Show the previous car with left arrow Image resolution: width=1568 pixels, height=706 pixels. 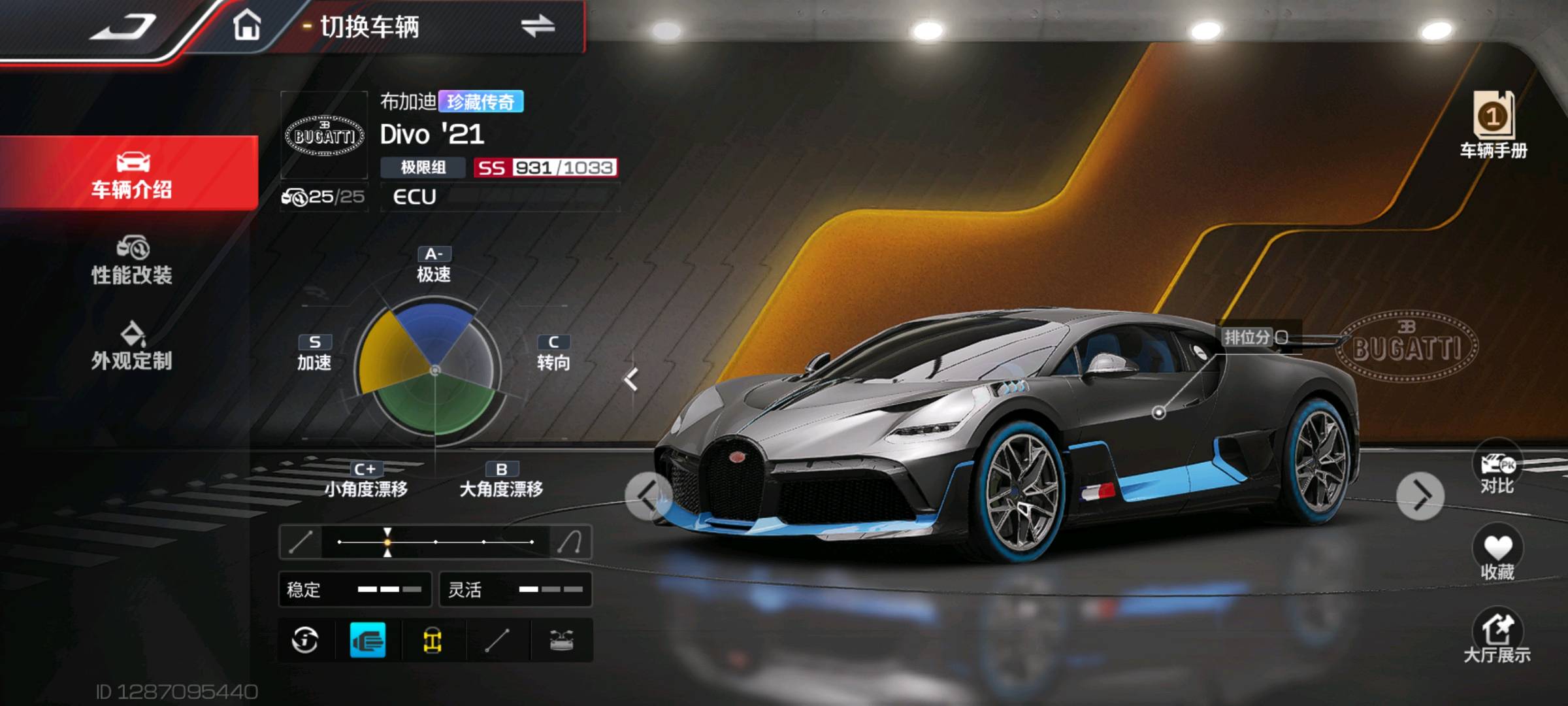648,496
